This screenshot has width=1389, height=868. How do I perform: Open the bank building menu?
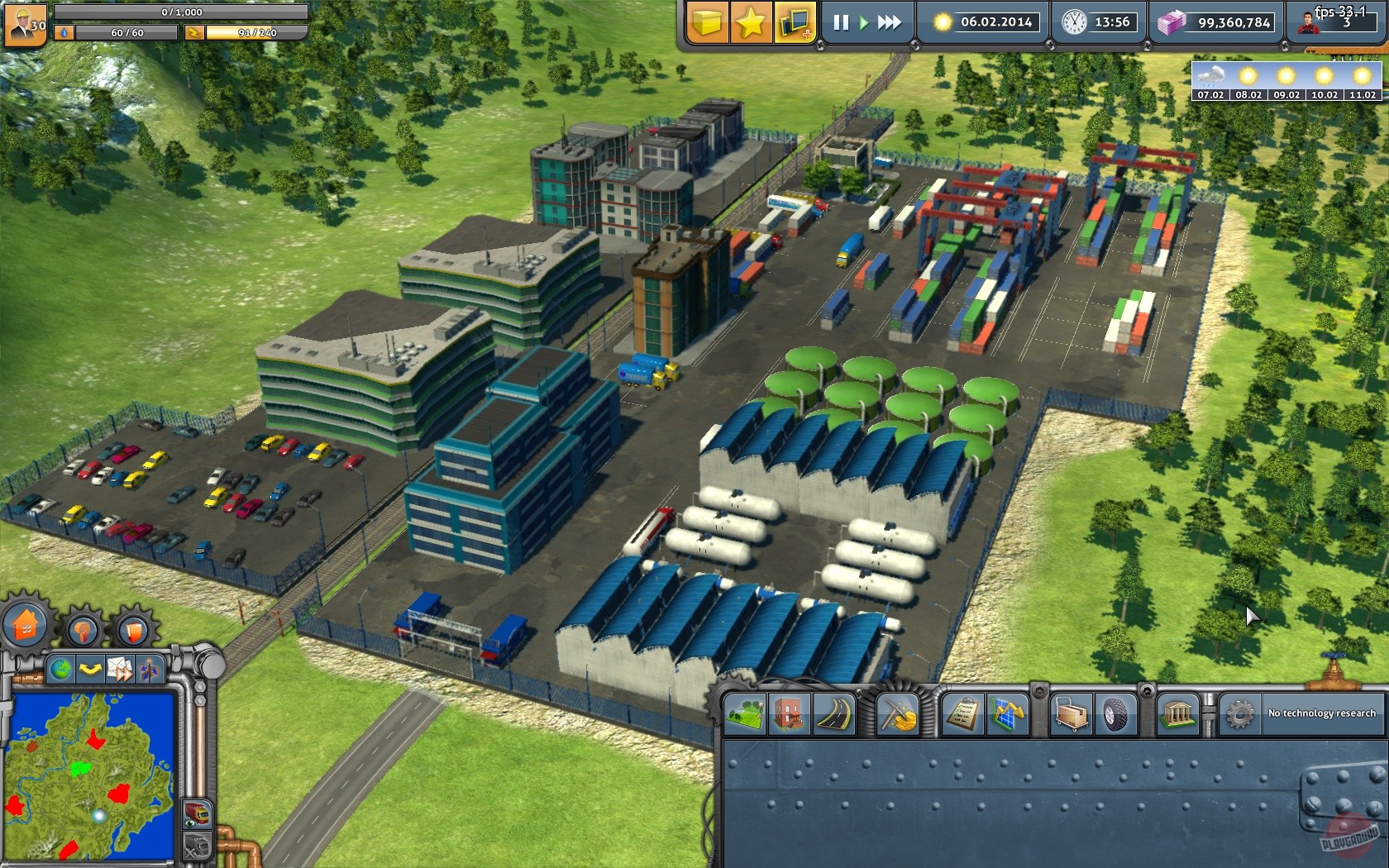click(x=1181, y=715)
